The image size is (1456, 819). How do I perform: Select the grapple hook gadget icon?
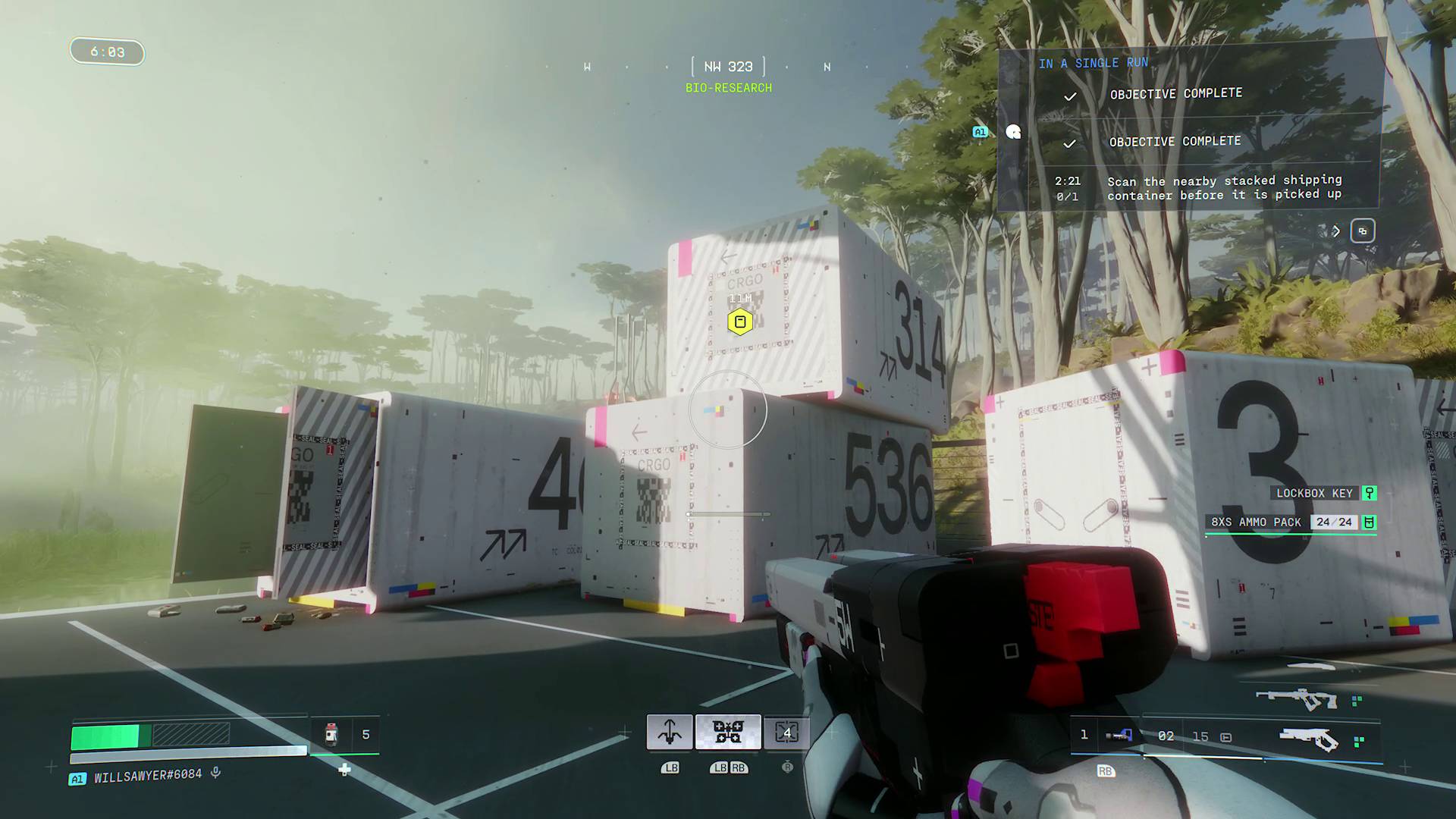[x=670, y=731]
